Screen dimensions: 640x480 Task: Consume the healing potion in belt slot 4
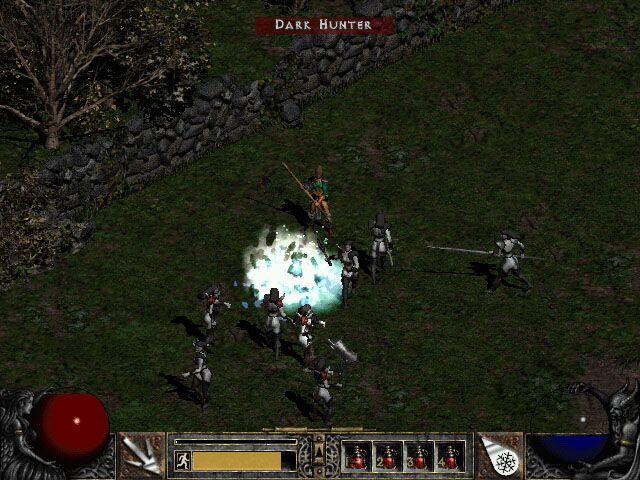(450, 457)
